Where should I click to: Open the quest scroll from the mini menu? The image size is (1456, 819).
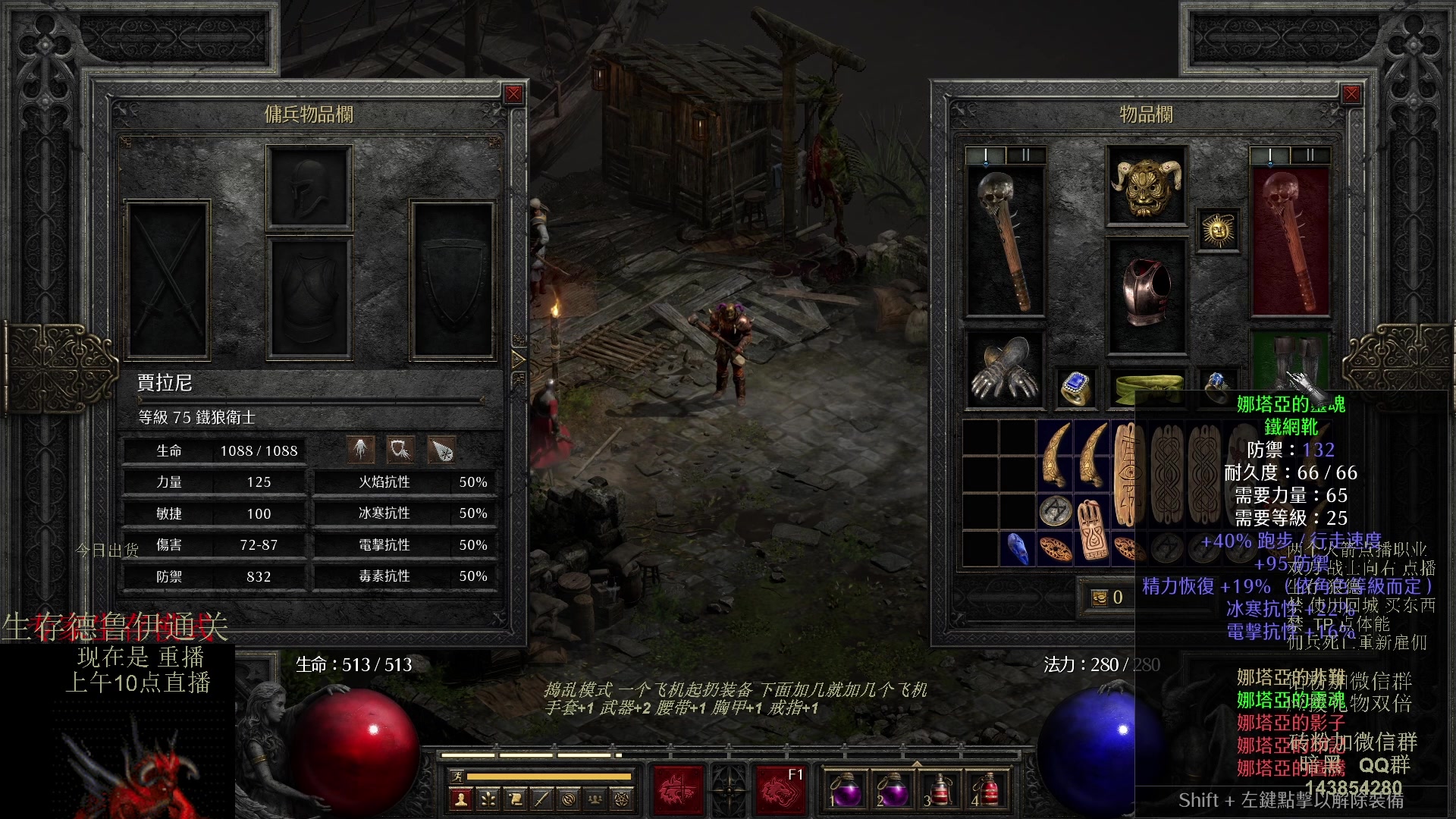[x=515, y=799]
